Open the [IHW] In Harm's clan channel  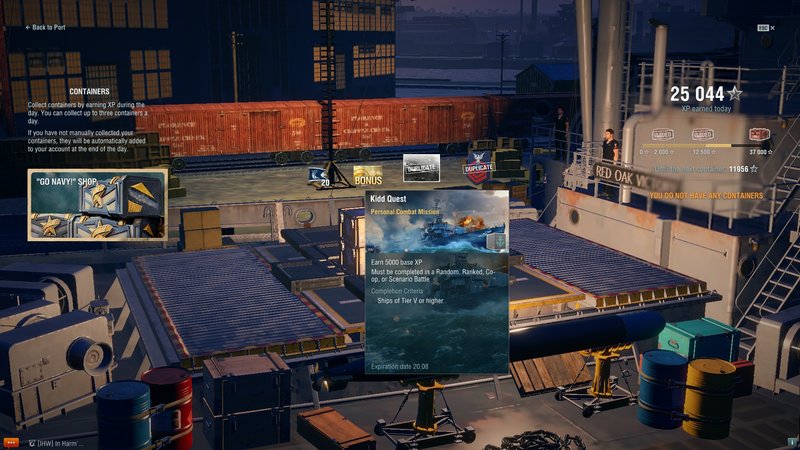[55, 441]
